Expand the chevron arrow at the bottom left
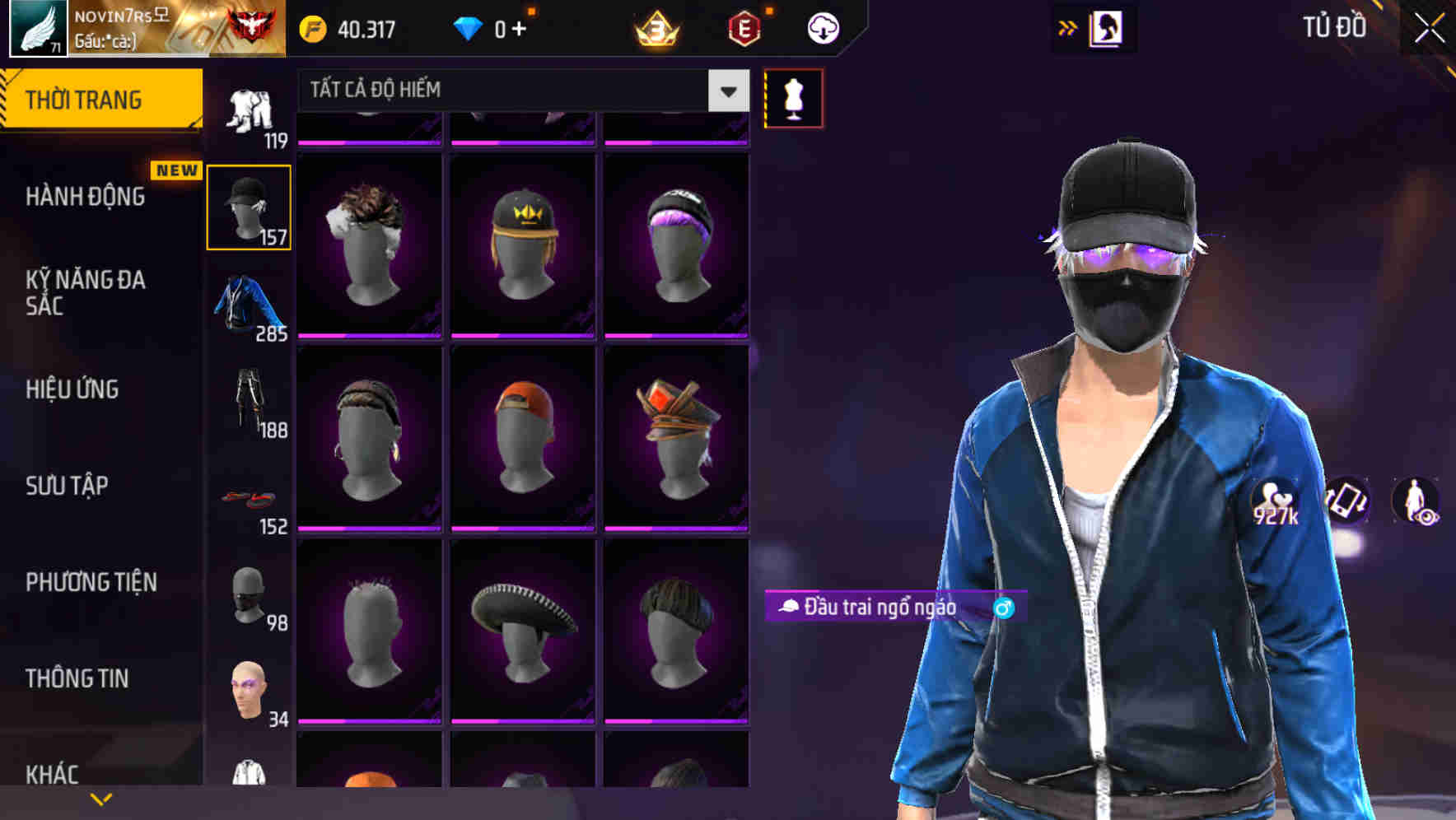1456x820 pixels. click(99, 797)
